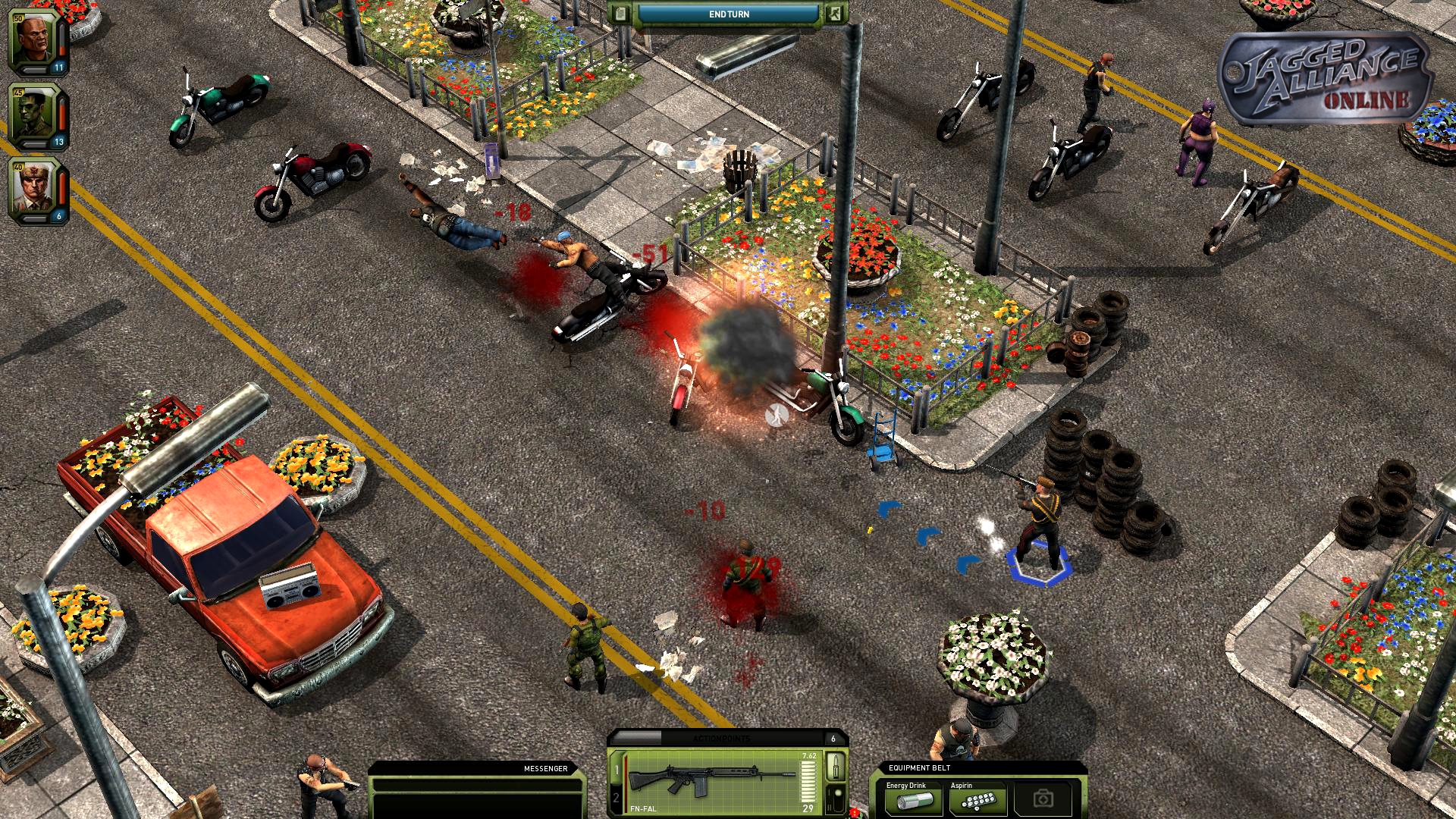Toggle the fire mode button below the bullet

pos(836,799)
